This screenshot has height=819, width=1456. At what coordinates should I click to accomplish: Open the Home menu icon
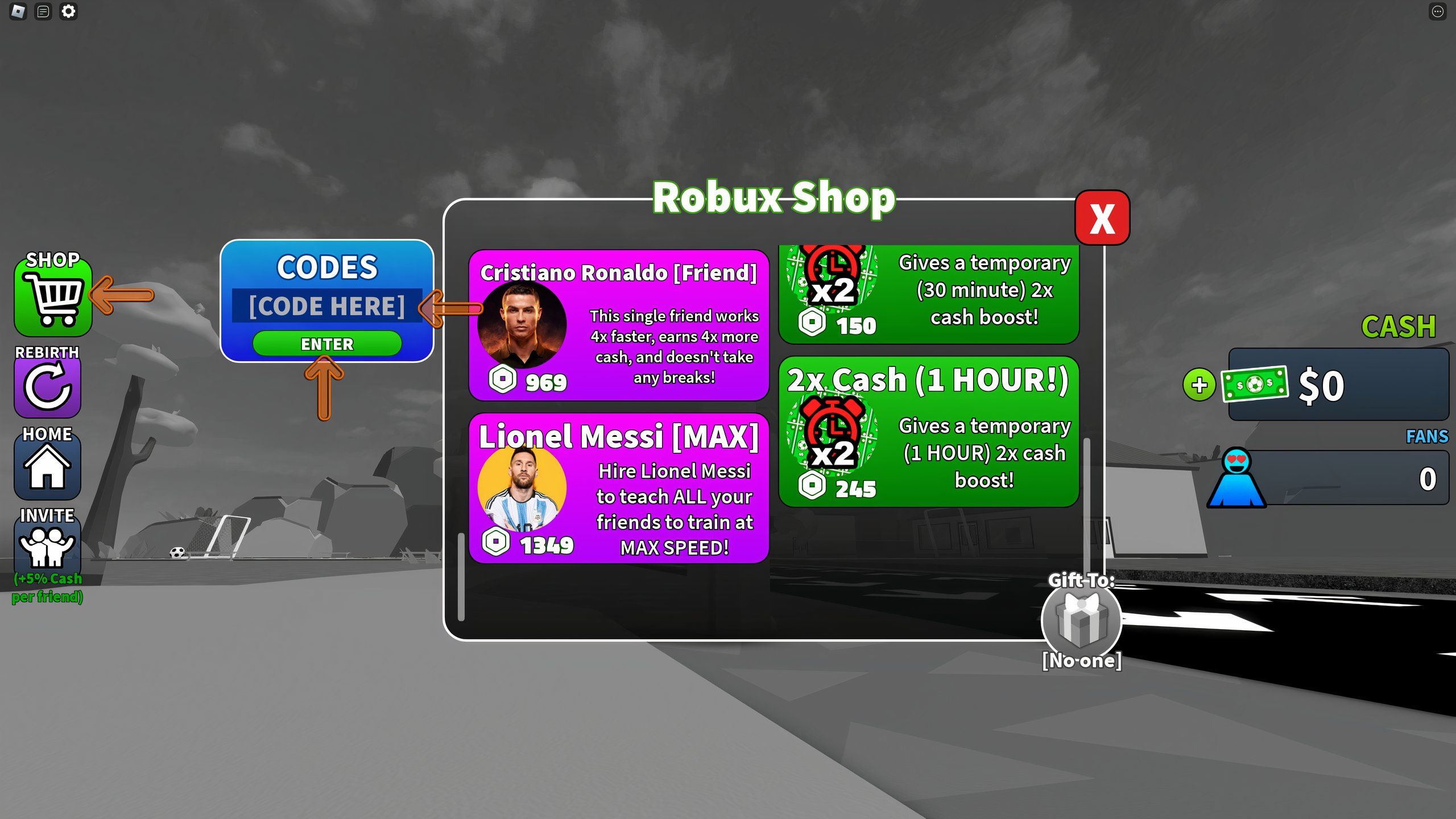(x=48, y=468)
